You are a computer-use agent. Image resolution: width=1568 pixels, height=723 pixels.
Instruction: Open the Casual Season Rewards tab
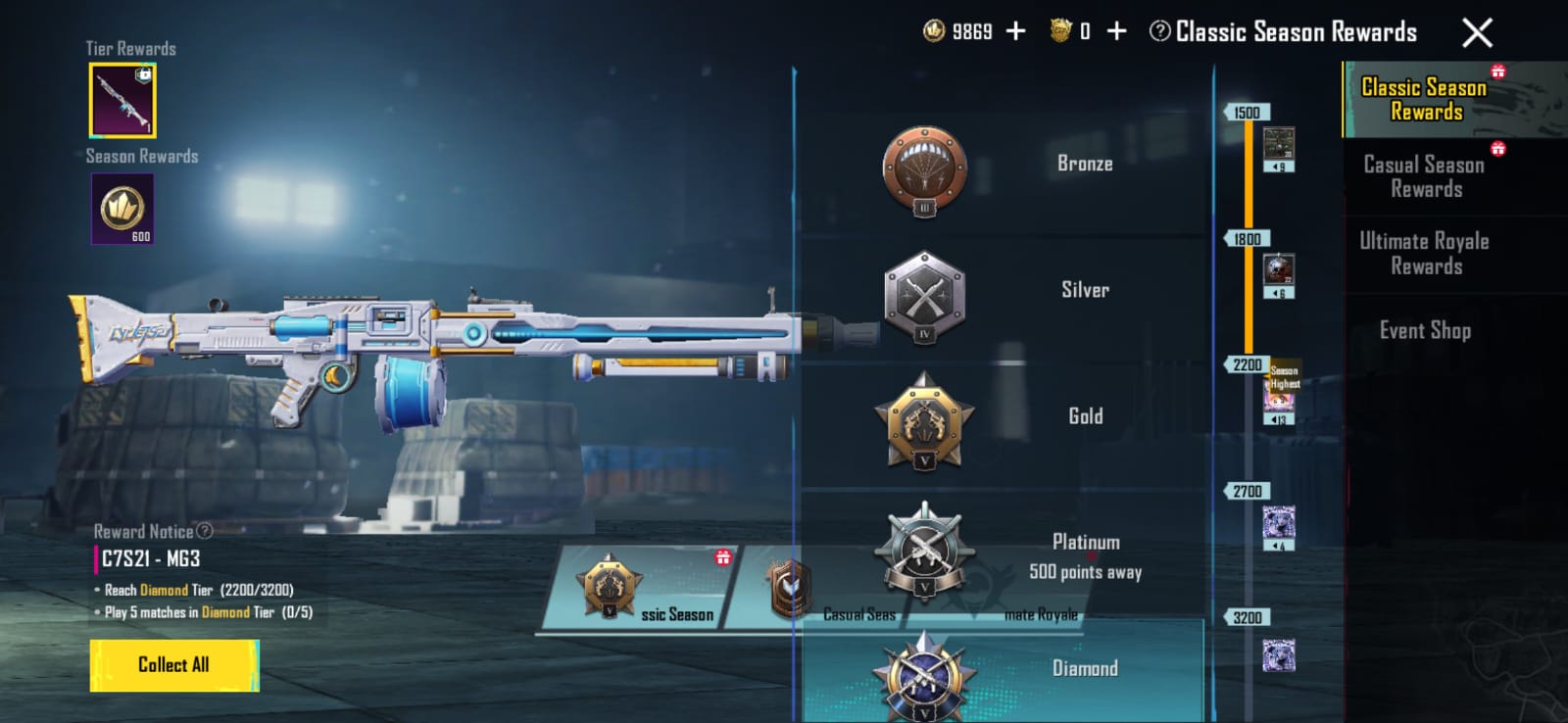pyautogui.click(x=1424, y=177)
